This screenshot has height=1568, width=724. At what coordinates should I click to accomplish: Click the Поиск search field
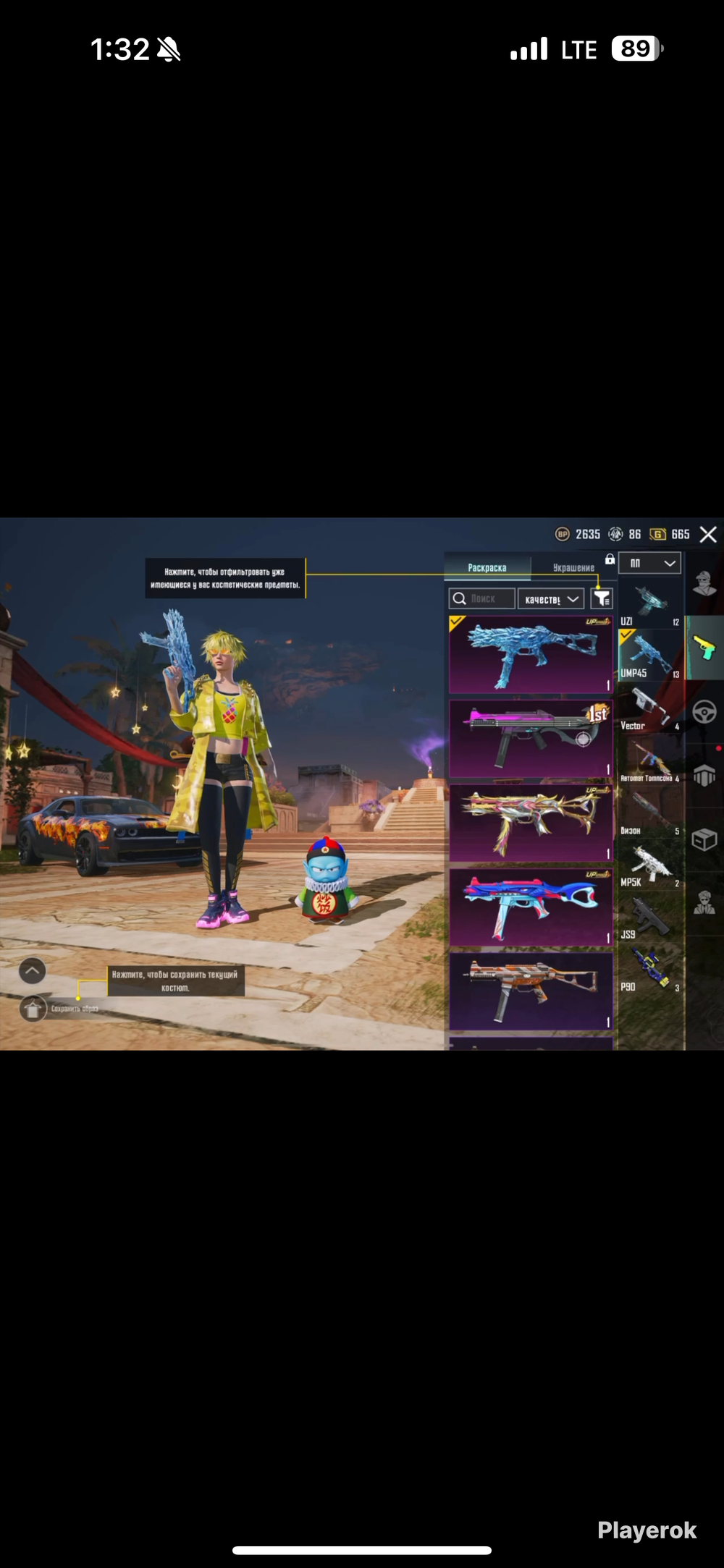(482, 599)
